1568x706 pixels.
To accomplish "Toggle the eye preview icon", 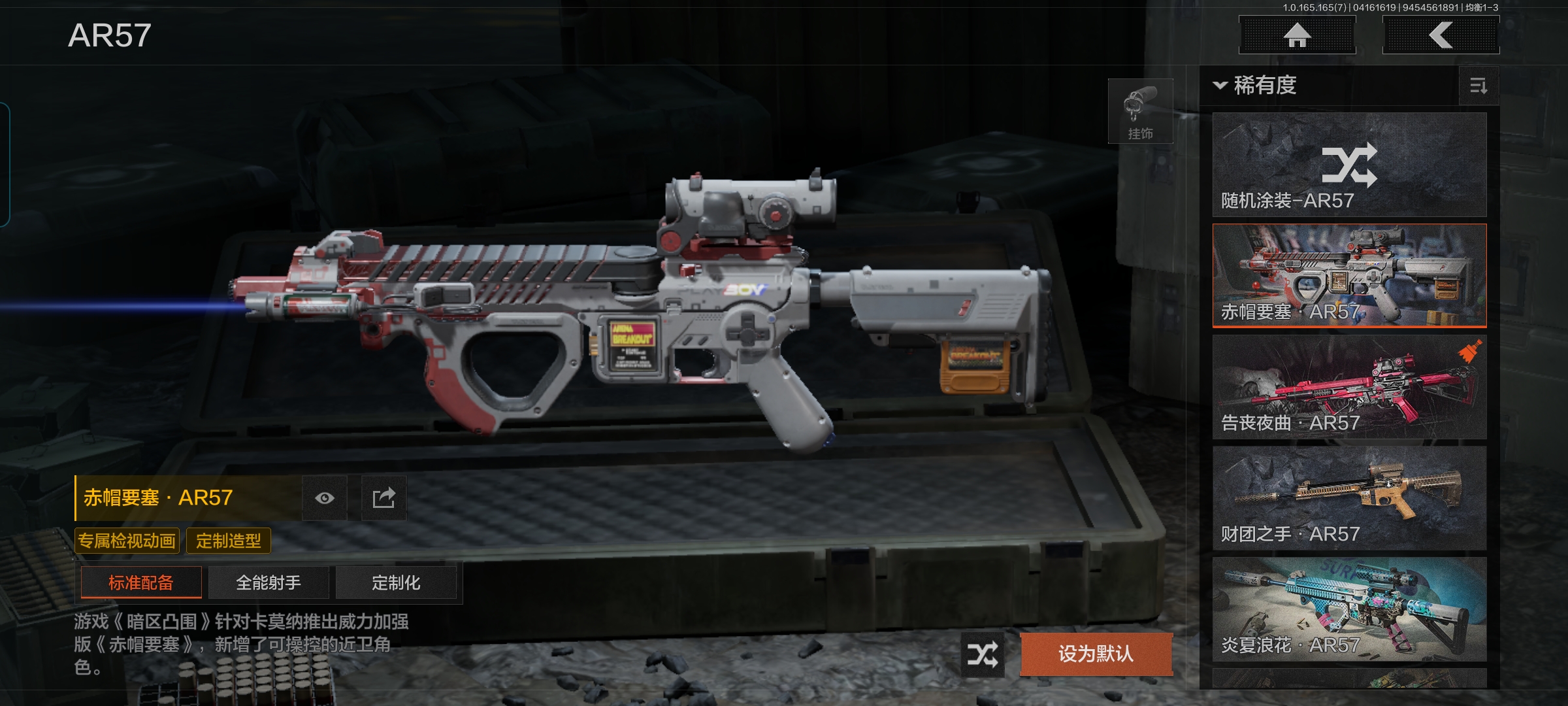I will (x=325, y=498).
